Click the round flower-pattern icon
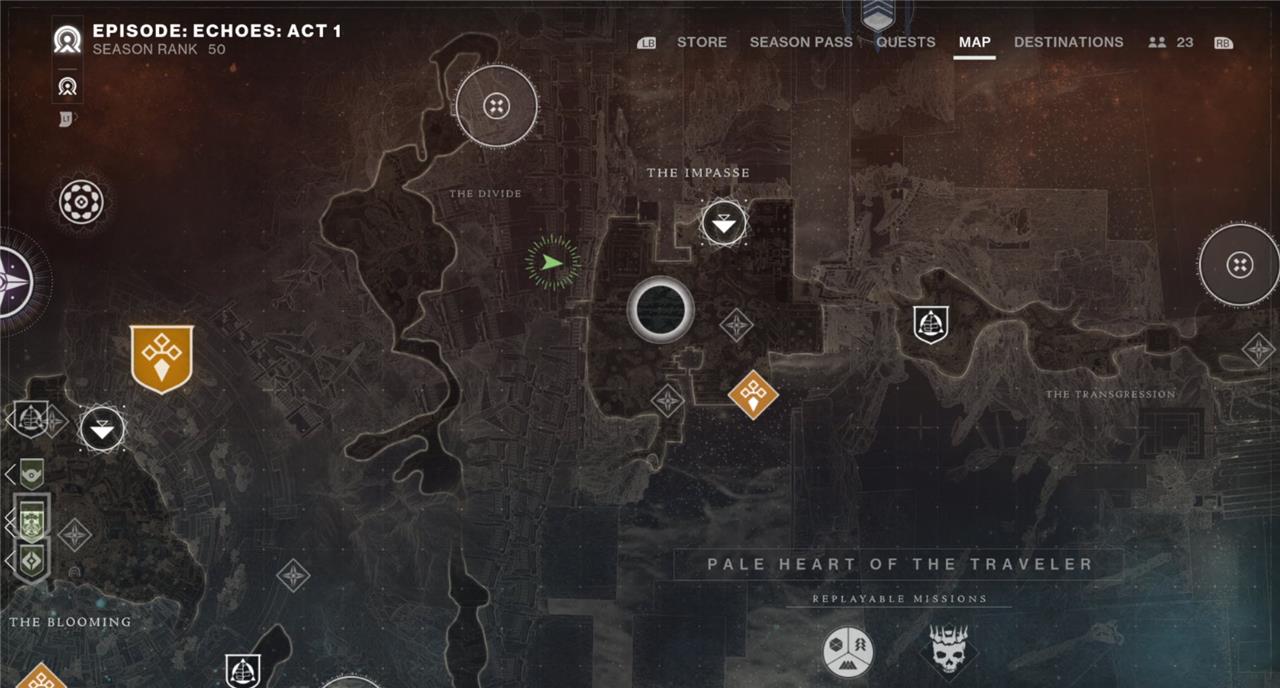 81,202
